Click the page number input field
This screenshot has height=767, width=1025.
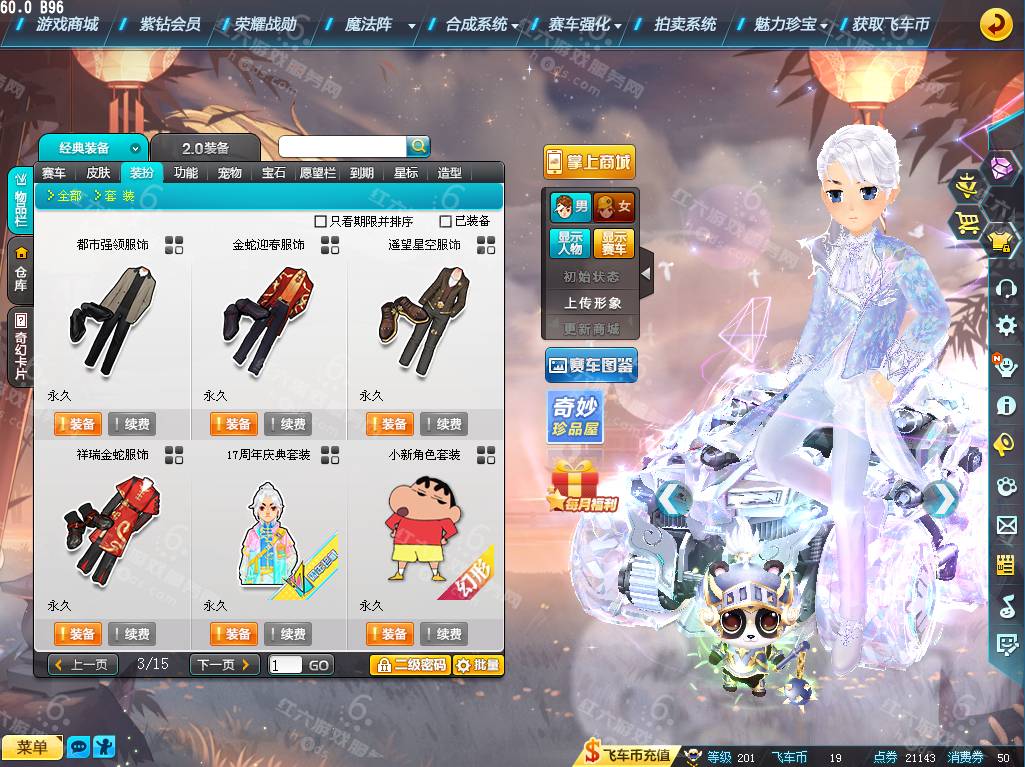pos(285,664)
